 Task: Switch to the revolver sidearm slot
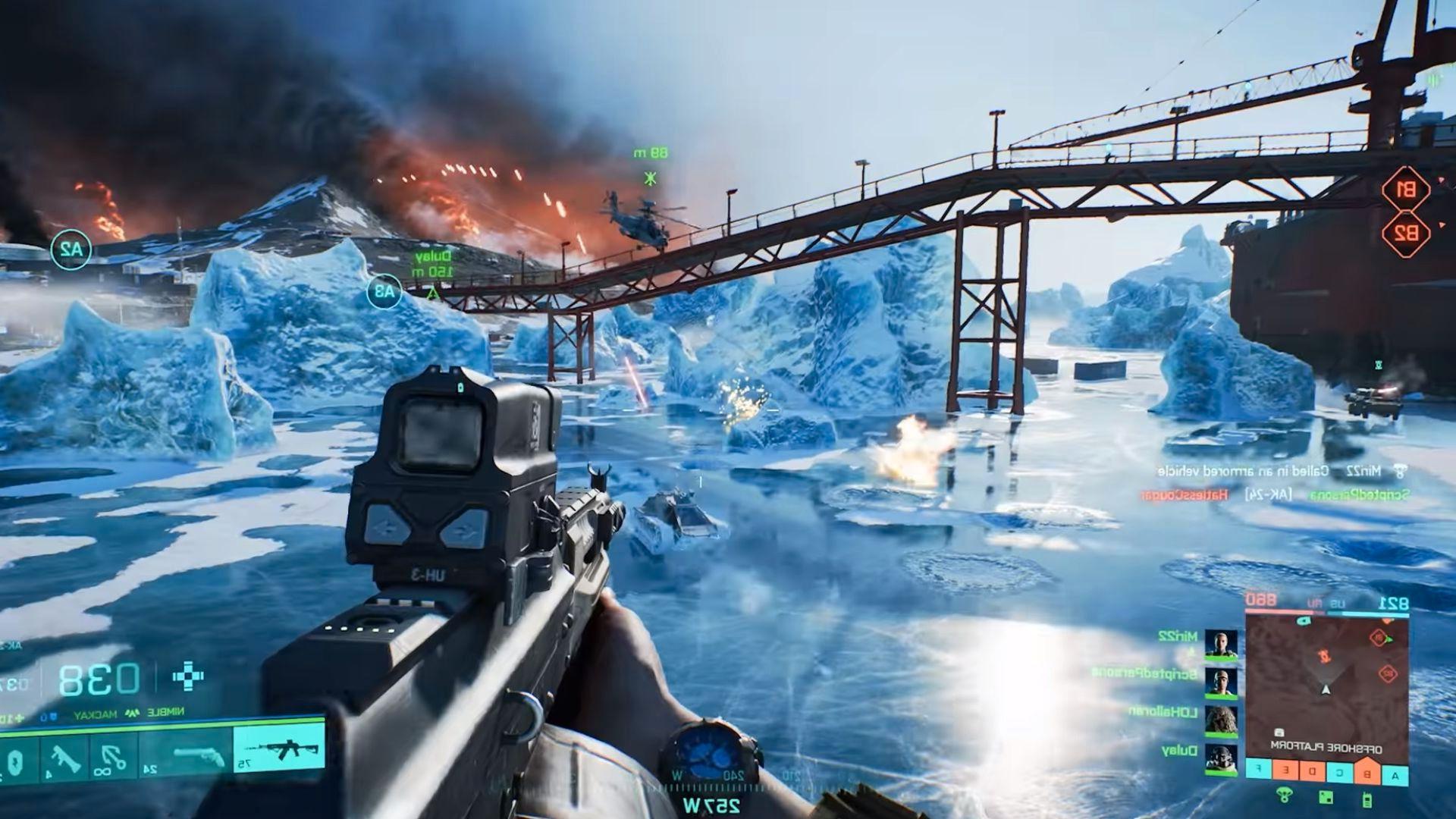coord(199,757)
